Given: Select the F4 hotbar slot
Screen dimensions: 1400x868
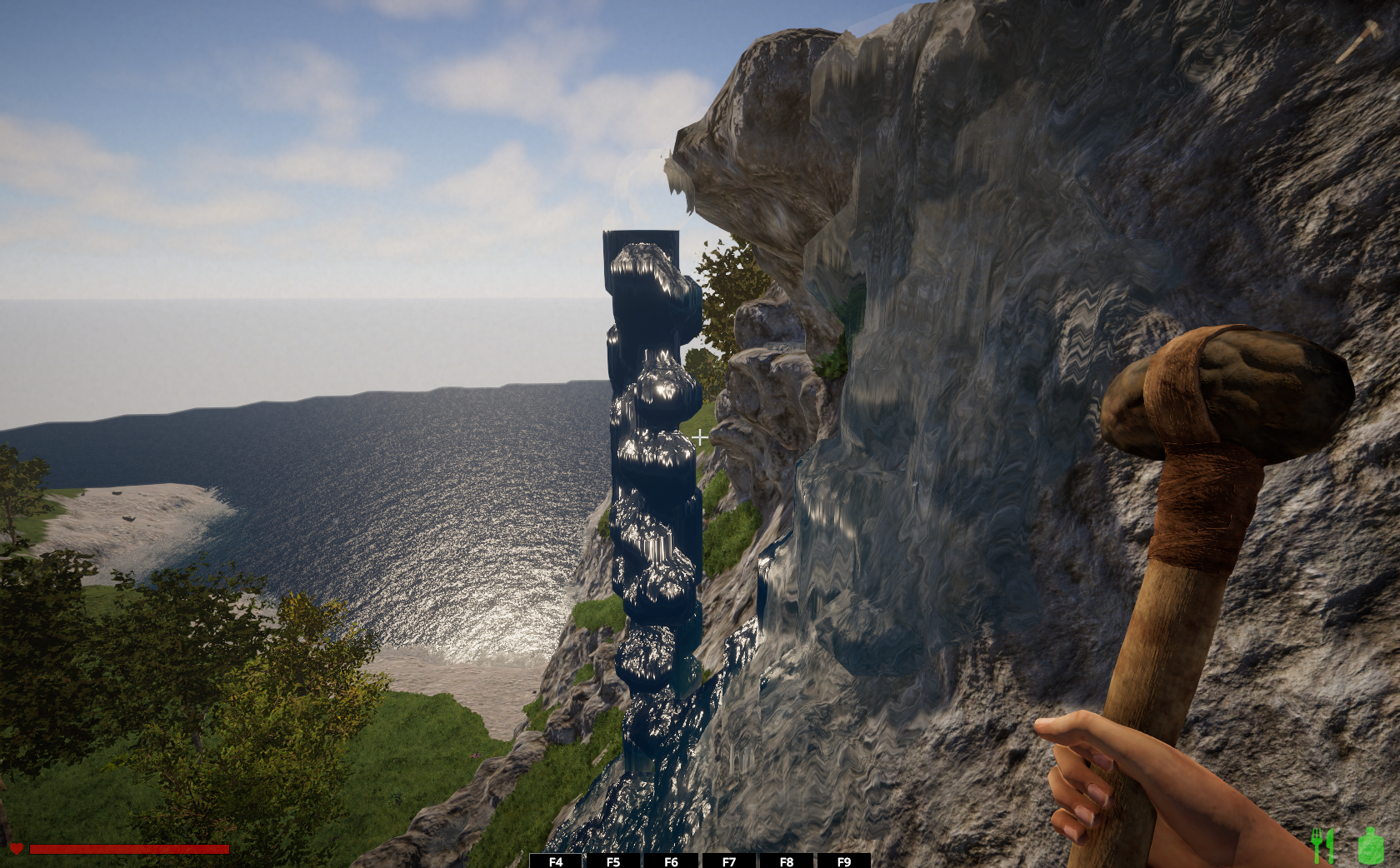Looking at the screenshot, I should tap(556, 861).
